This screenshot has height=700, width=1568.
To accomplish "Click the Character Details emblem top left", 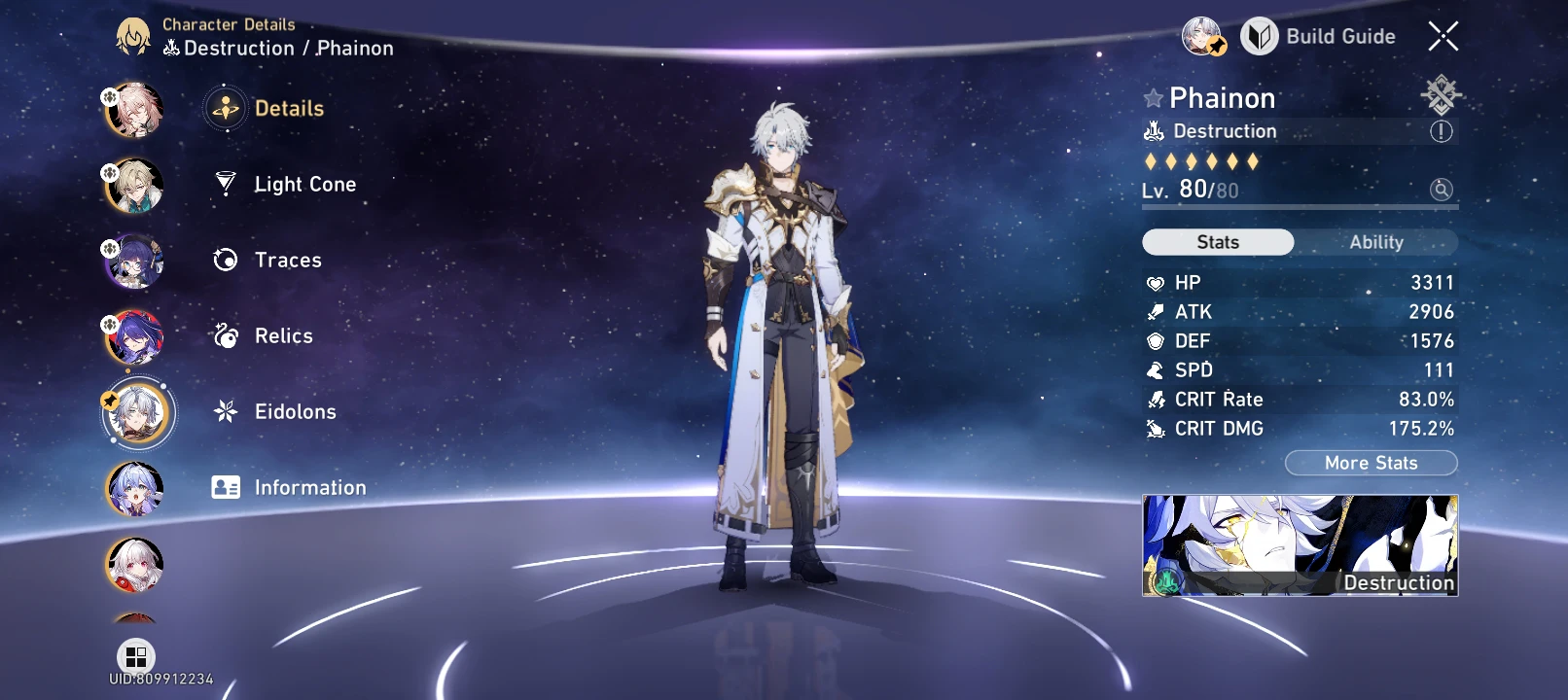I will click(132, 36).
